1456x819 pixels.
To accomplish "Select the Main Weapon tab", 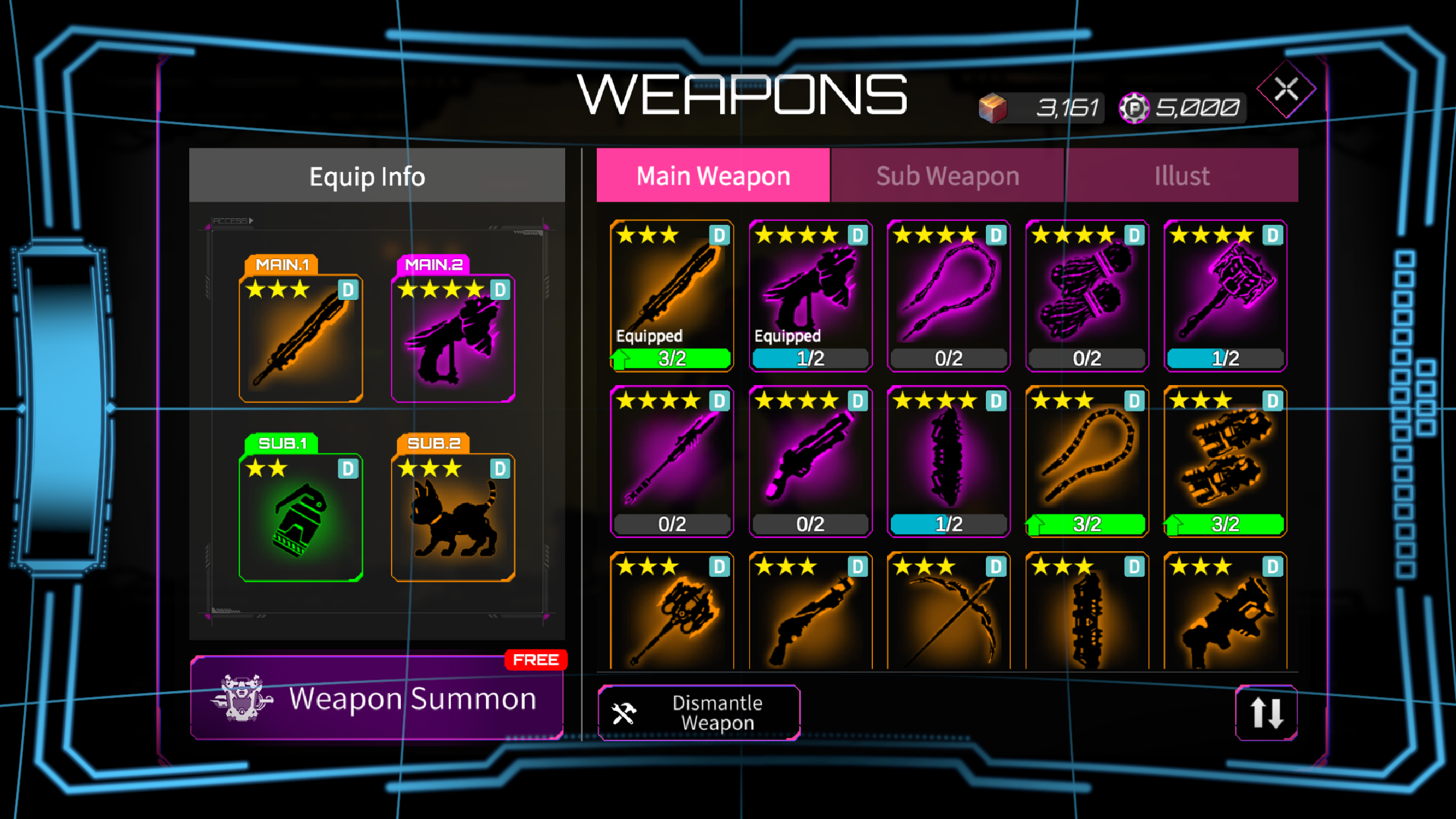I will point(713,175).
